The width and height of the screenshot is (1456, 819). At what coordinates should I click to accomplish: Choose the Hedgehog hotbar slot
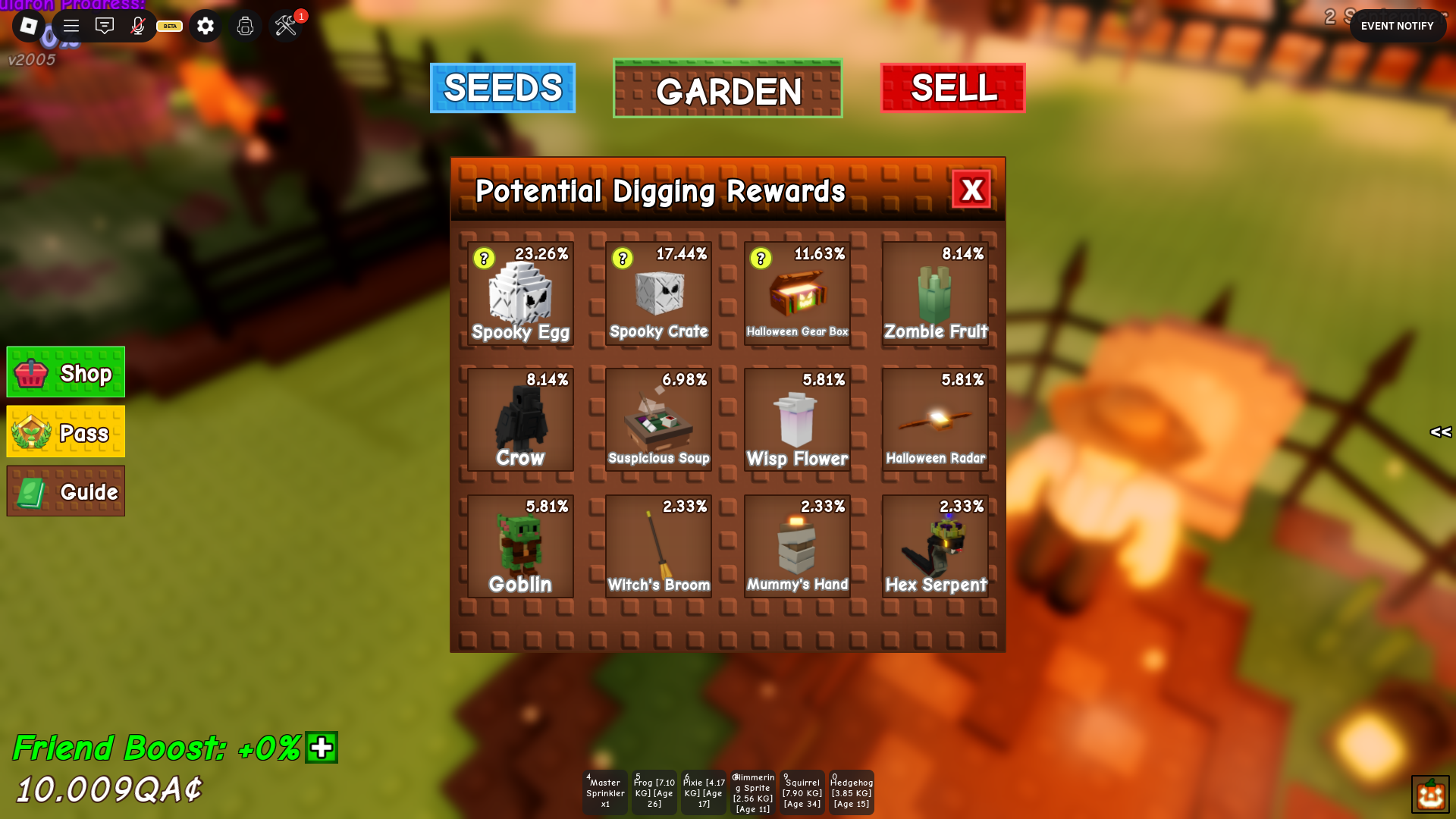[x=852, y=792]
